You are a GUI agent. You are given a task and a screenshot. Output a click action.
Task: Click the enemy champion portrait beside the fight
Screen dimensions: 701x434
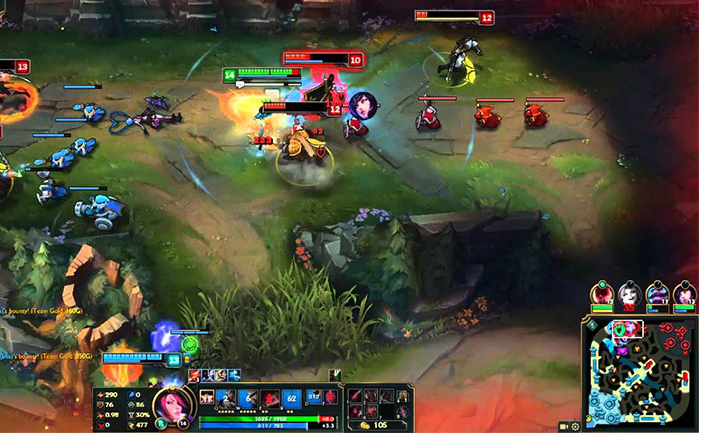coord(363,105)
